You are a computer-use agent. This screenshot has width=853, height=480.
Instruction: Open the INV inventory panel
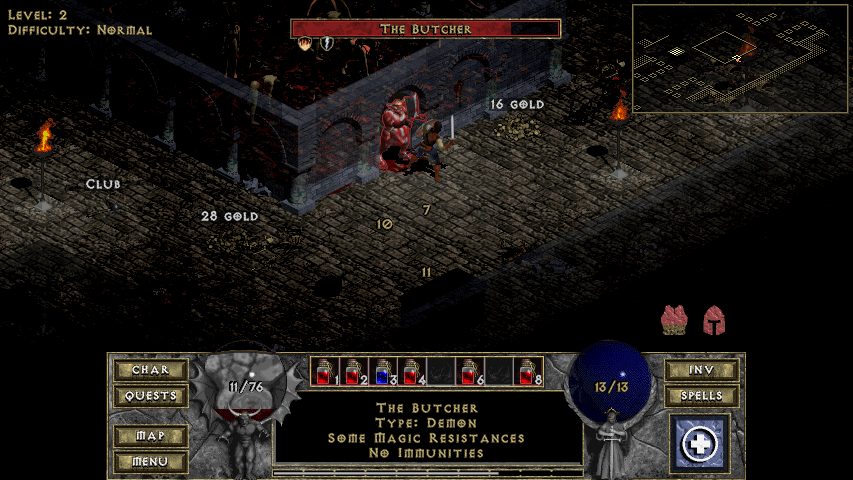701,370
